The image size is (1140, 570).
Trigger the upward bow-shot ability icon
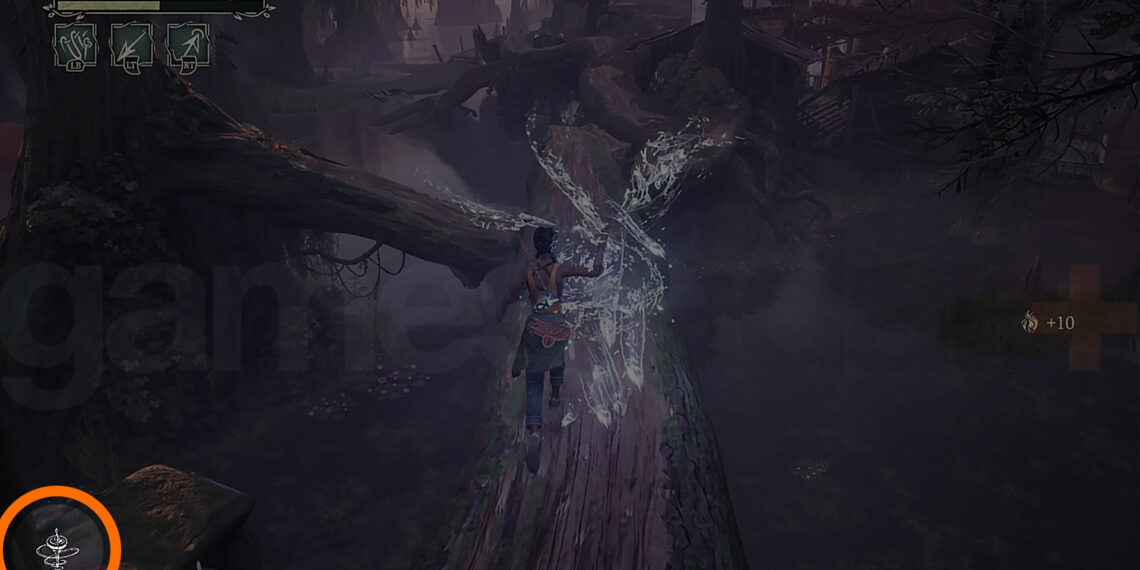(x=187, y=46)
